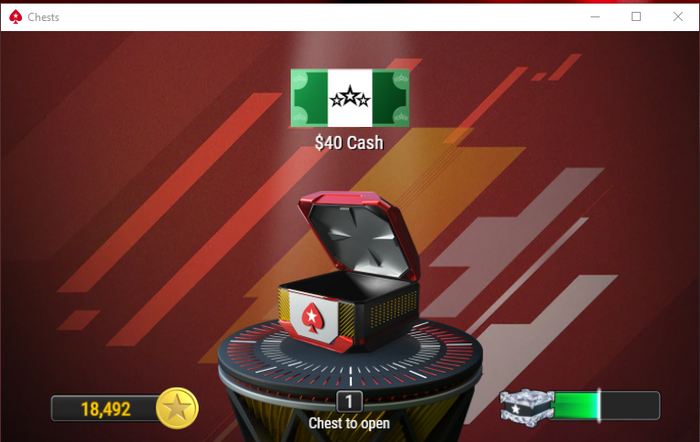Close the Chests window

click(x=675, y=16)
